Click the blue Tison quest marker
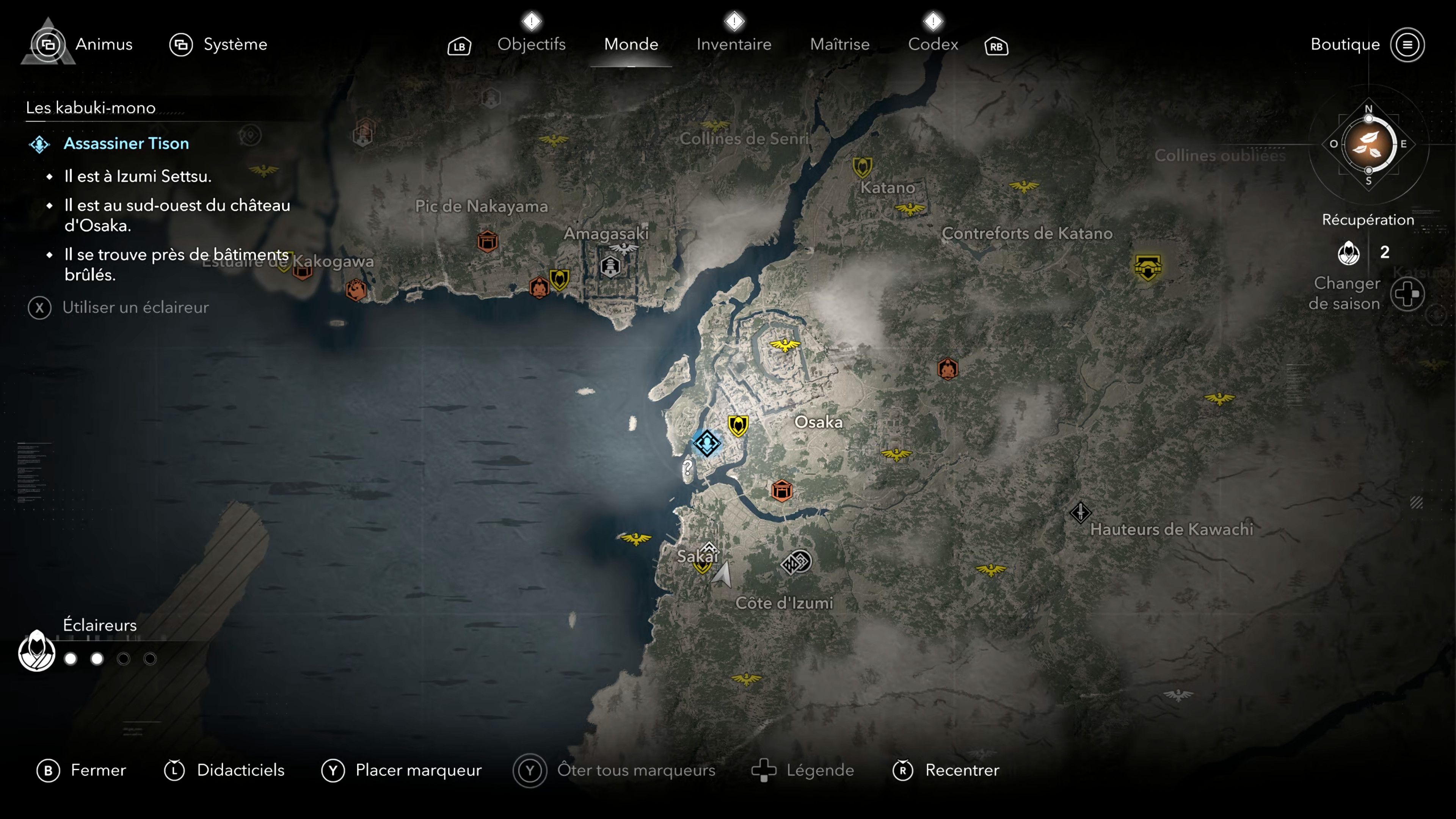This screenshot has height=819, width=1456. [x=706, y=443]
